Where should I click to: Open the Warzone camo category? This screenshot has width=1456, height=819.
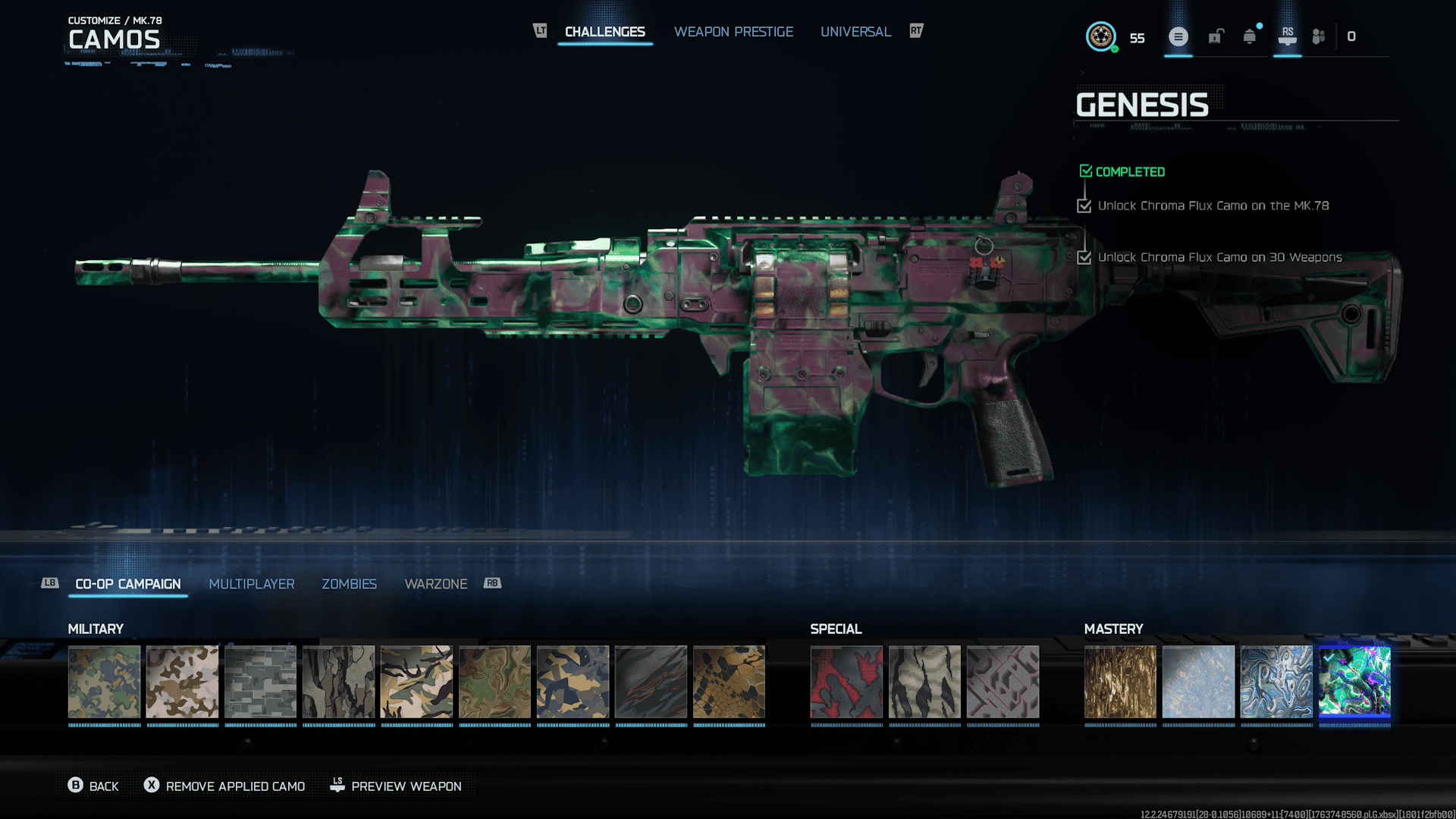click(x=435, y=584)
